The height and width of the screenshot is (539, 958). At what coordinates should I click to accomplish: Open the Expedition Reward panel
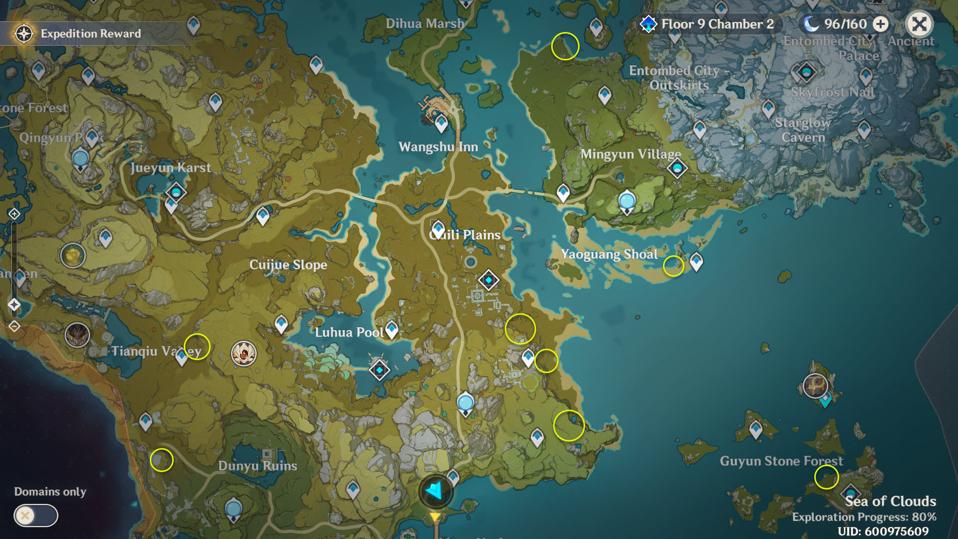(80, 33)
